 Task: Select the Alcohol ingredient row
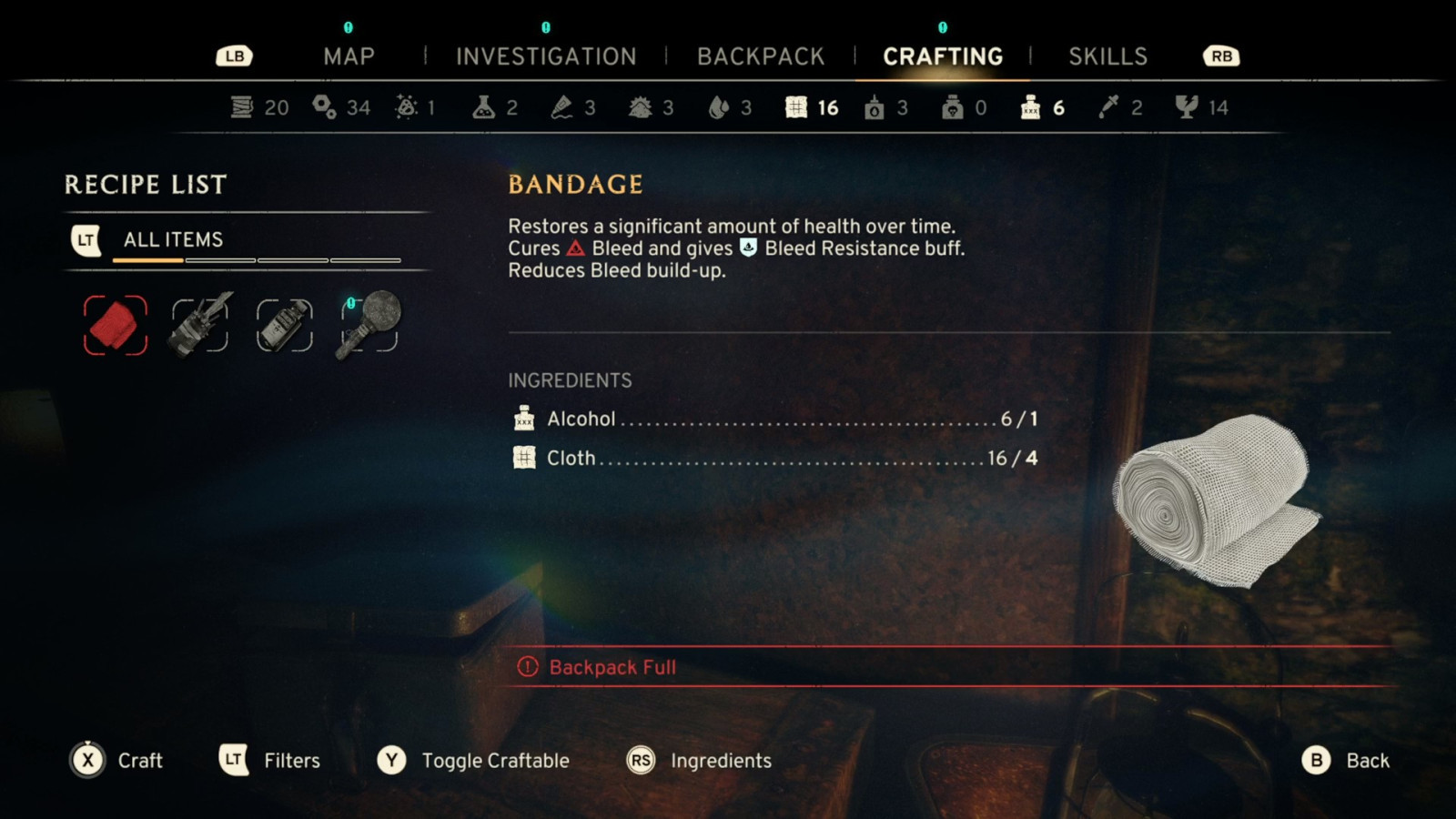tap(773, 419)
